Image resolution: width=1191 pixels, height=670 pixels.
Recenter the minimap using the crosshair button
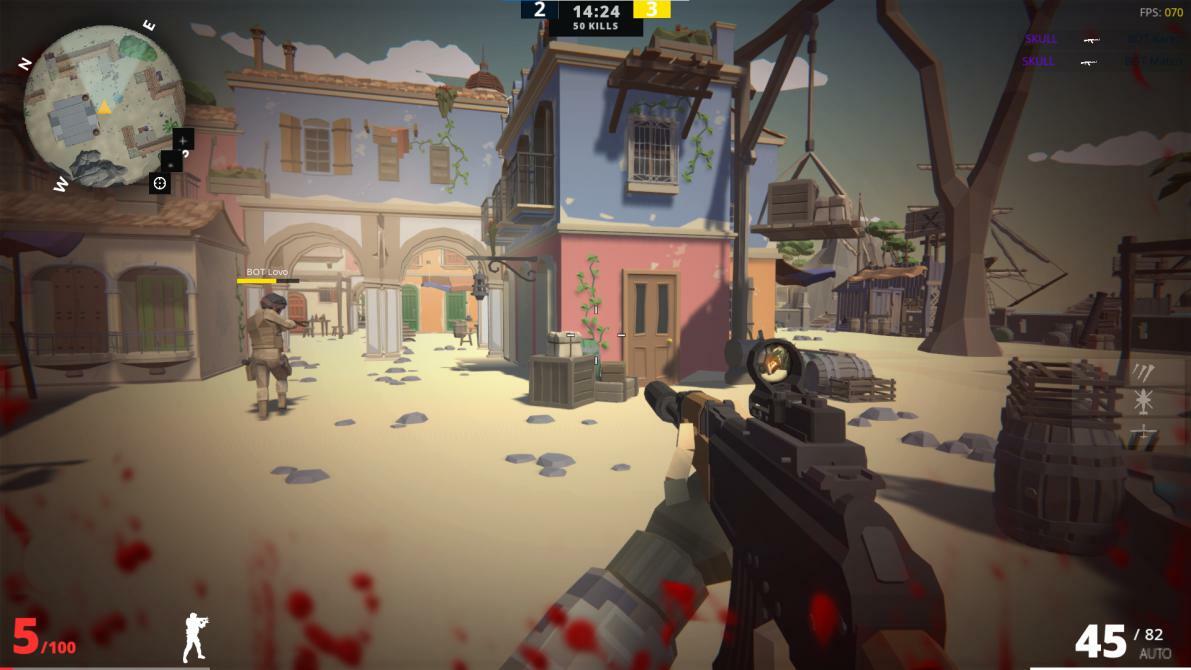point(160,182)
